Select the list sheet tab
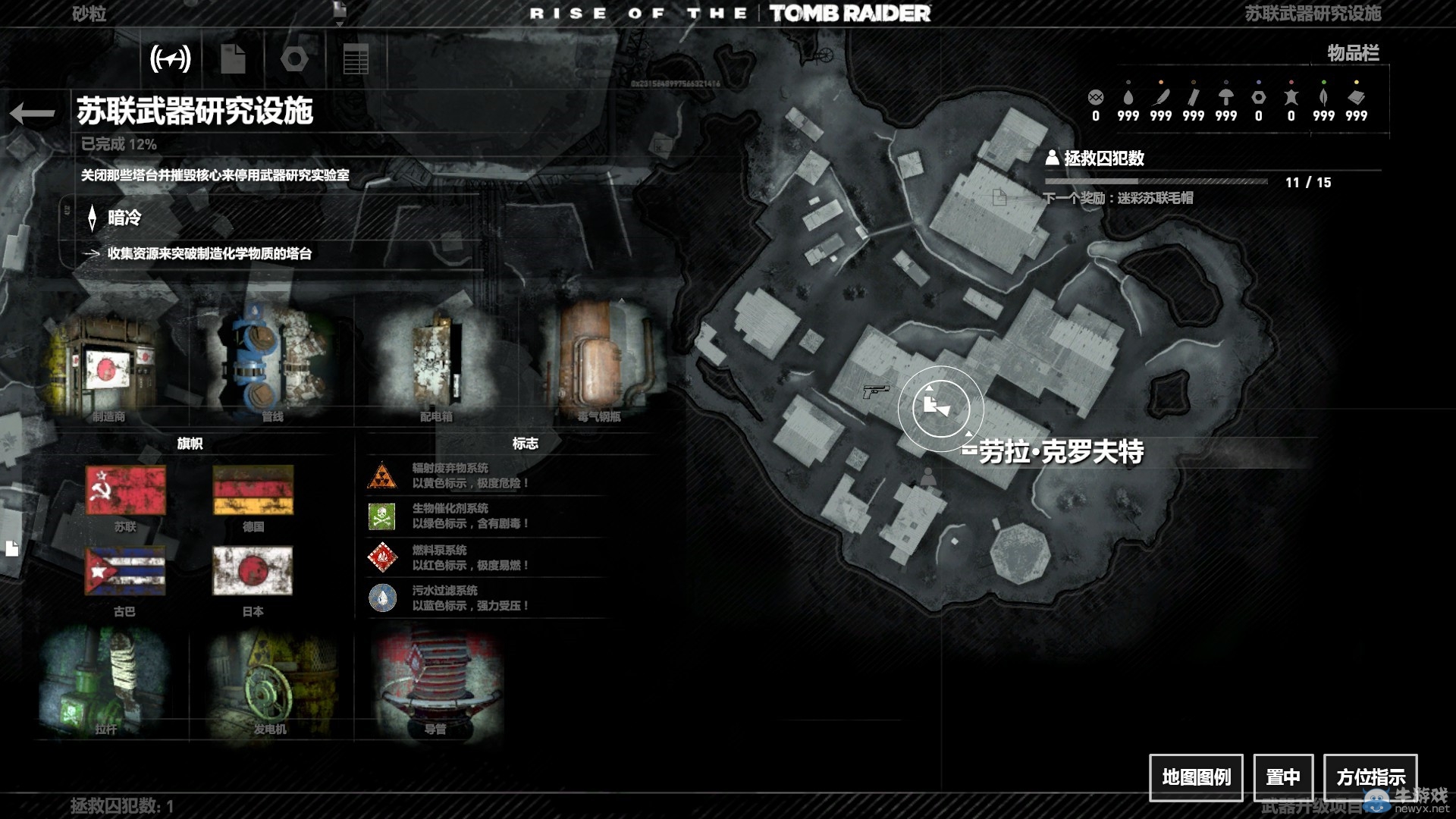 (x=356, y=58)
